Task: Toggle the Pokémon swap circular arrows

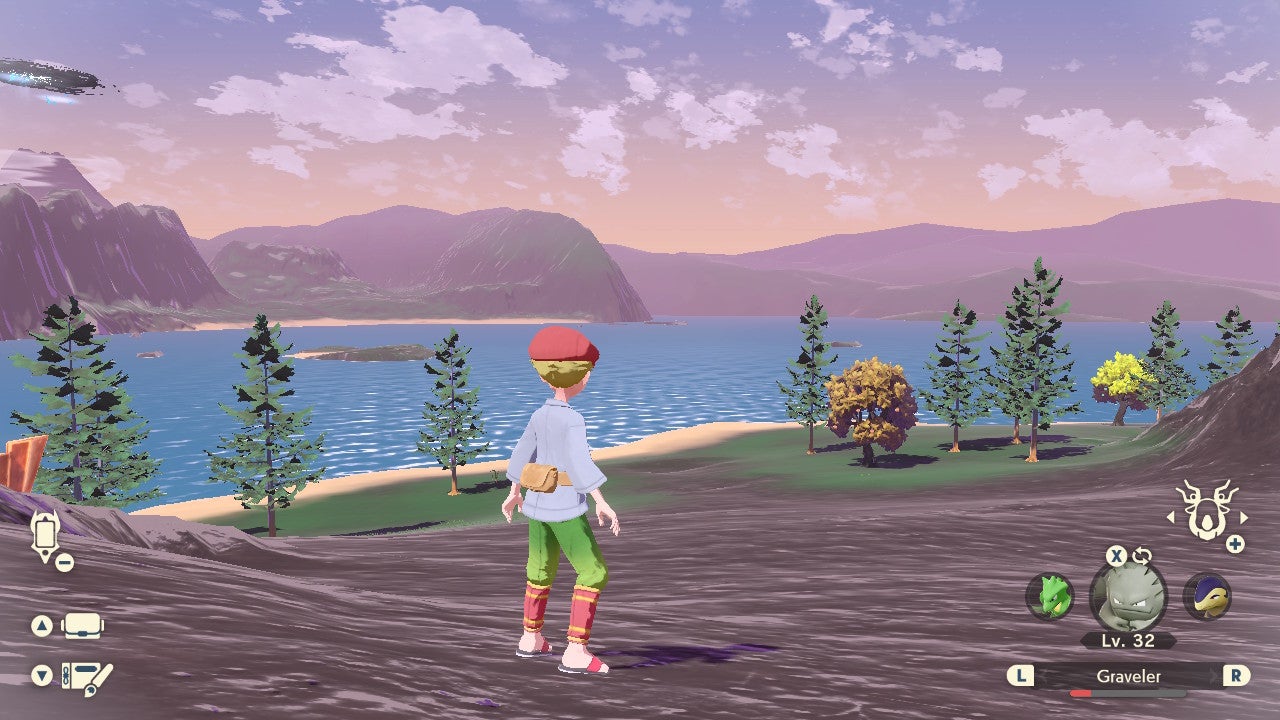Action: pyautogui.click(x=1142, y=554)
